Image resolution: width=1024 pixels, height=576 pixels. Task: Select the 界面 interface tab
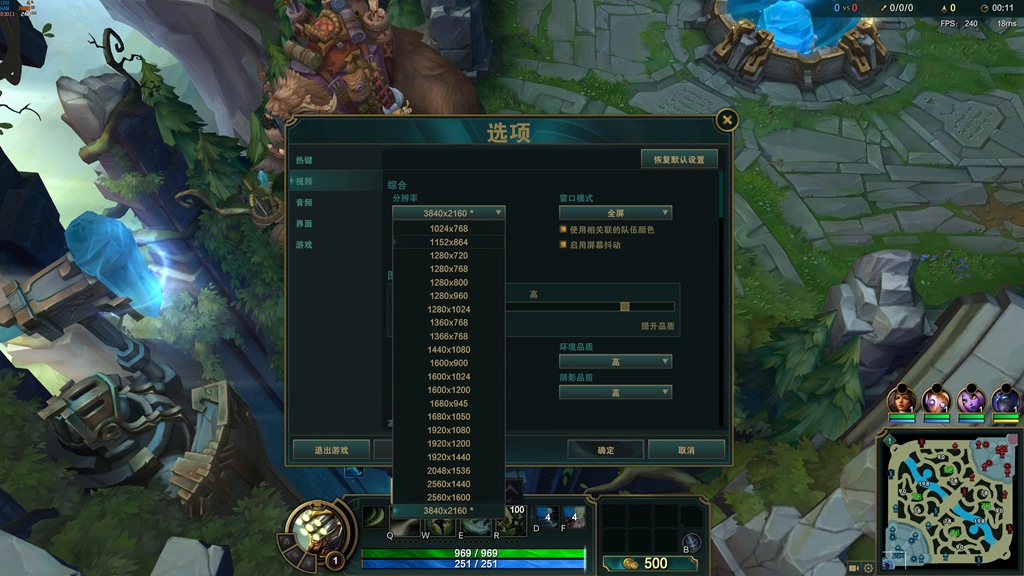pos(304,223)
